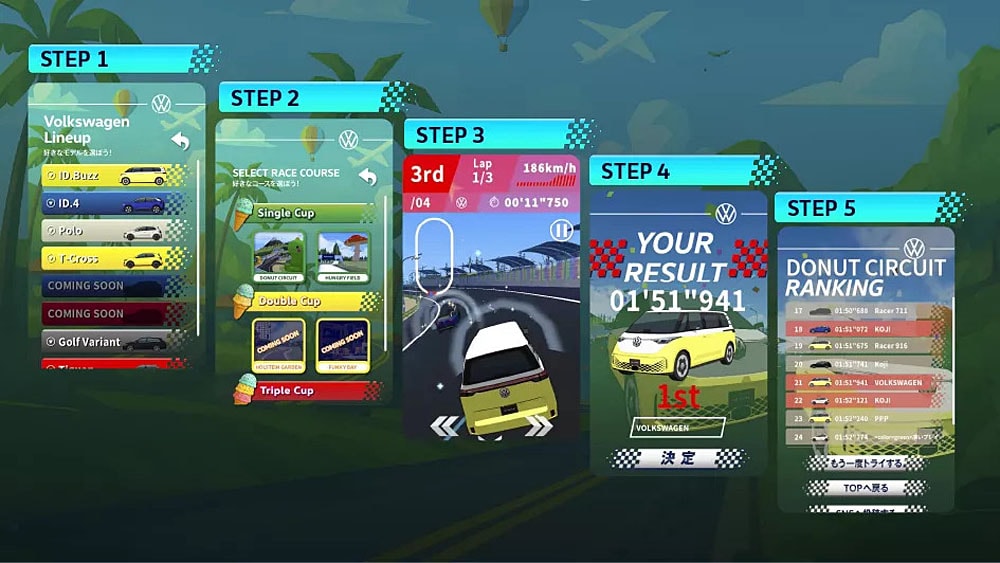The image size is (1000, 563).
Task: Return to top with TOPへ戻る
Action: [866, 488]
